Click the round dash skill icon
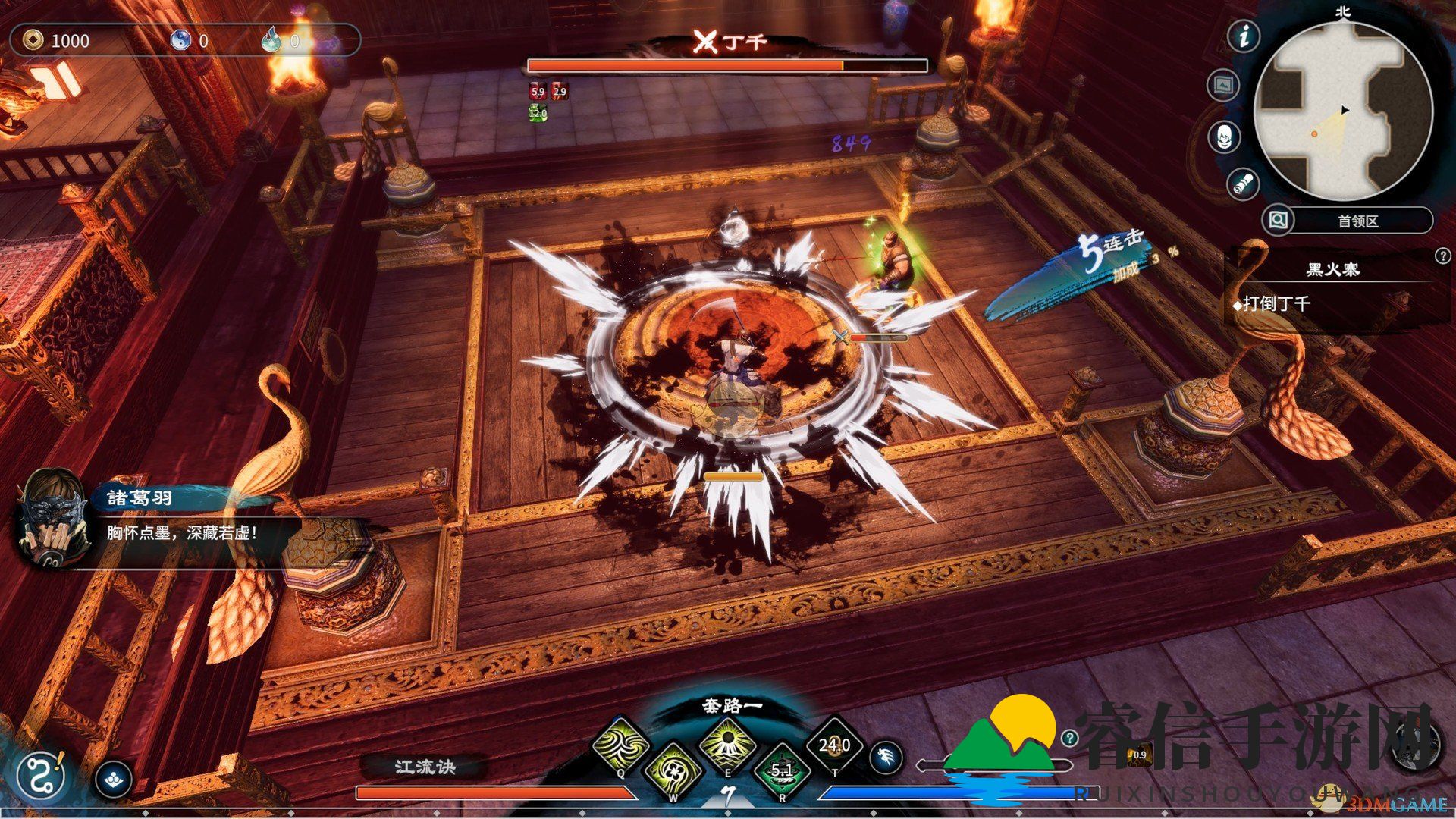1456x819 pixels. [x=886, y=756]
